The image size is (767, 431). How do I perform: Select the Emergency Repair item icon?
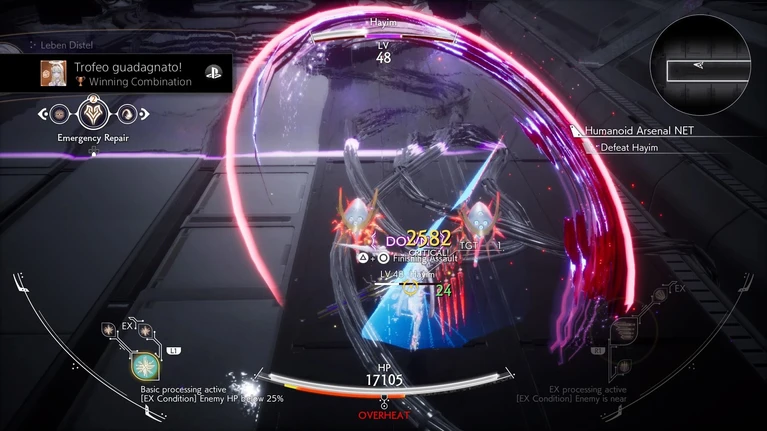pos(93,113)
